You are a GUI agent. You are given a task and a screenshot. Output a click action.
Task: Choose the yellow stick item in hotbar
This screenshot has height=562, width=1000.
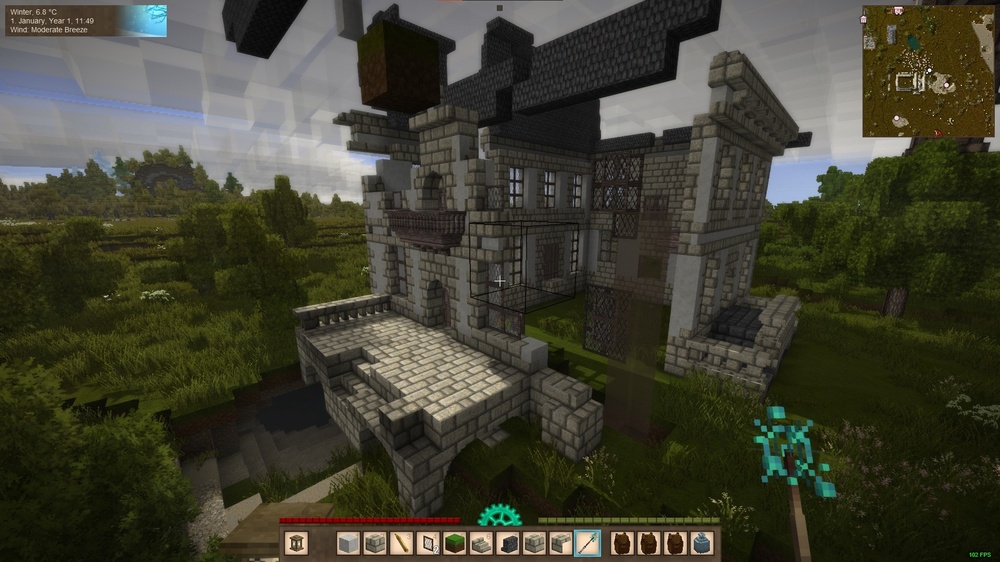(x=401, y=543)
